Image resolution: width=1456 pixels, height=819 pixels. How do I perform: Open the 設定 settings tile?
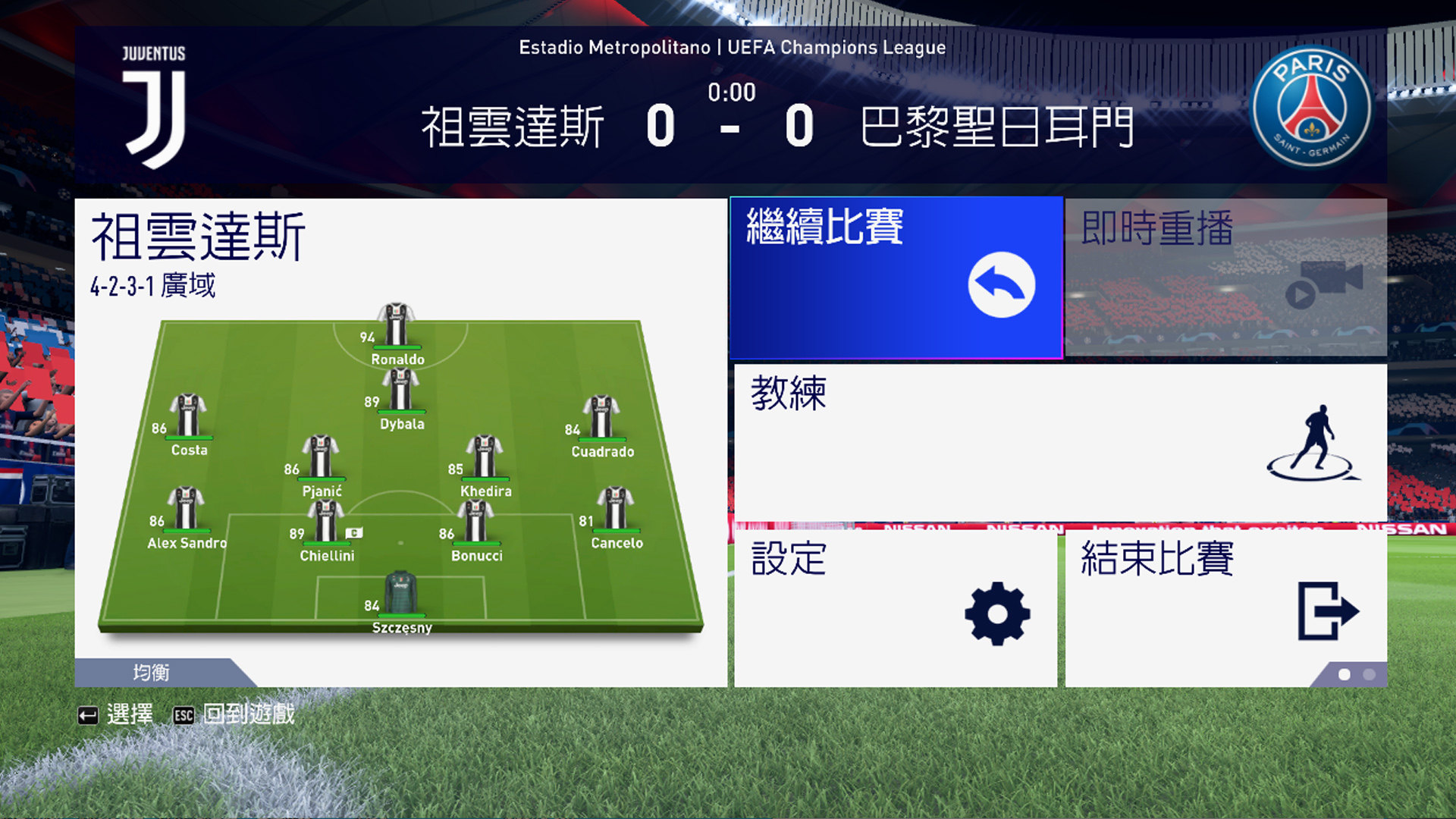(895, 609)
